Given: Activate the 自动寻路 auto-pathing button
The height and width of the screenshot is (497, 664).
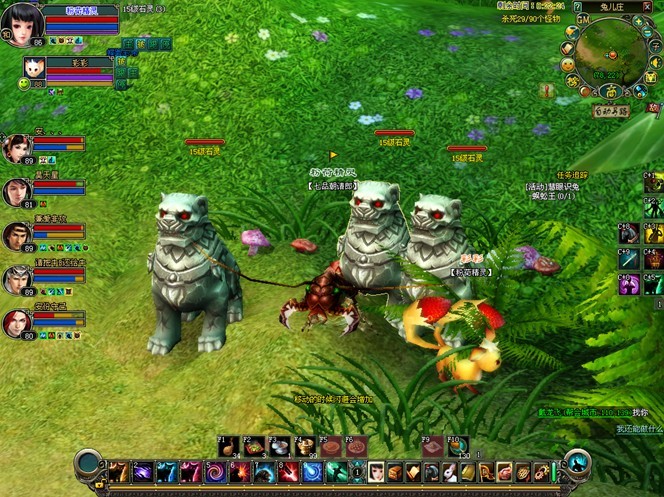Looking at the screenshot, I should tap(610, 110).
